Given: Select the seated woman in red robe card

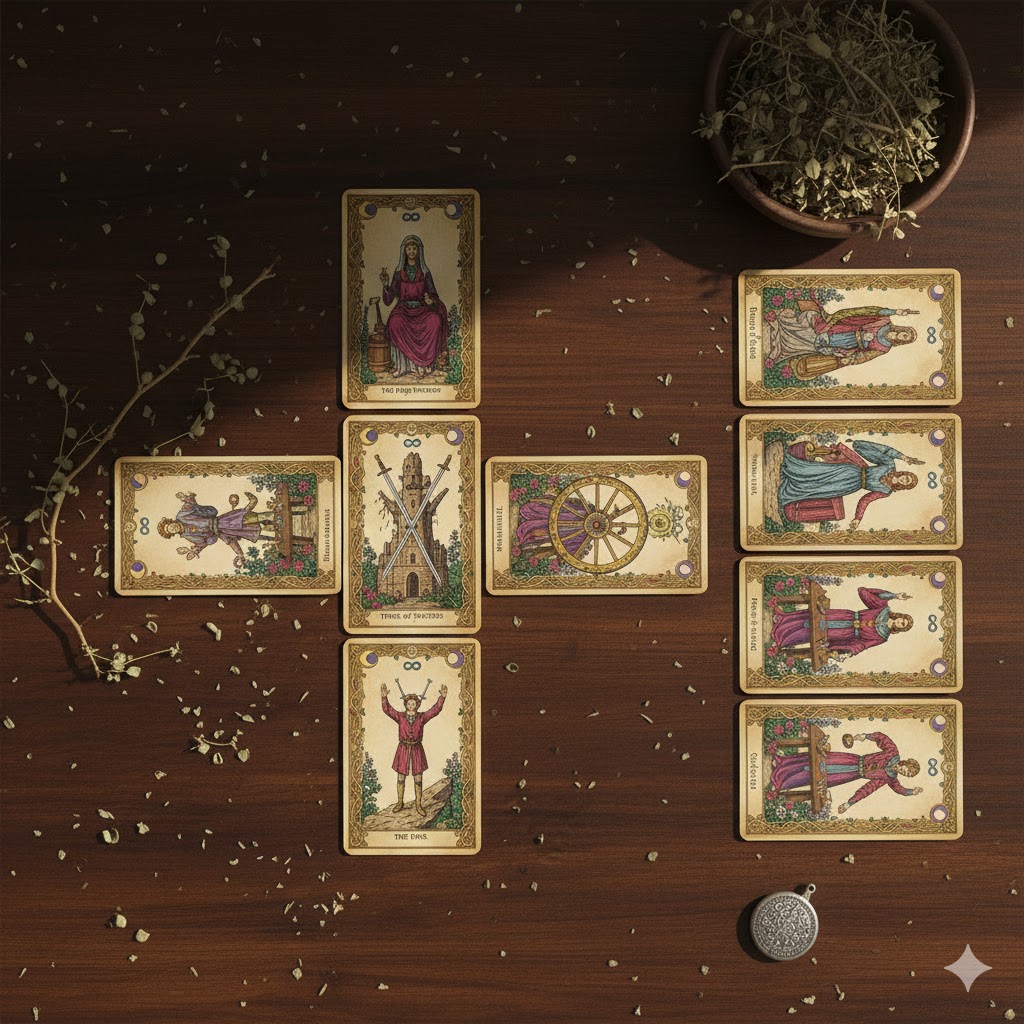Looking at the screenshot, I should tap(411, 298).
